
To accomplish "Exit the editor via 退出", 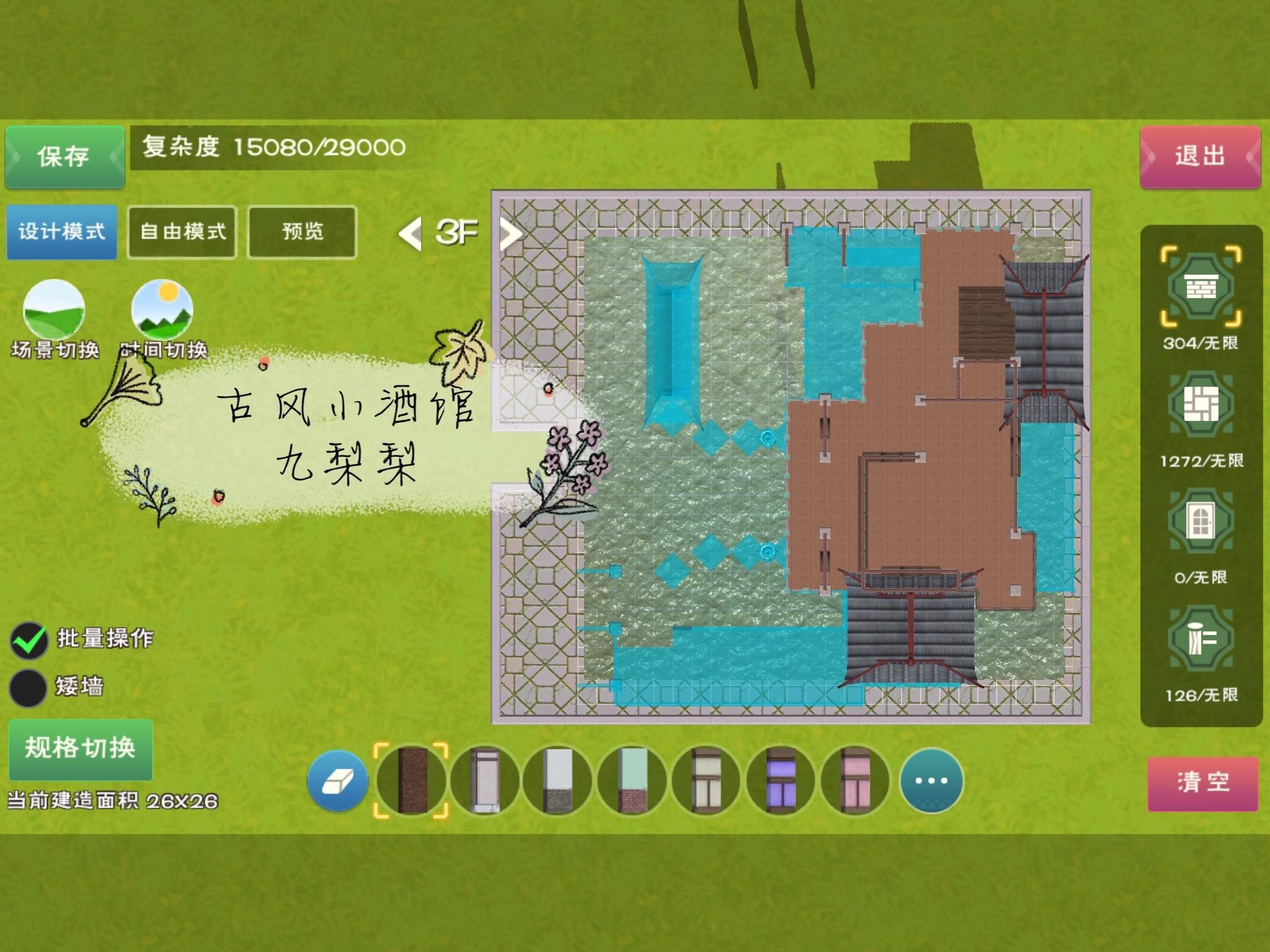I will 1200,156.
